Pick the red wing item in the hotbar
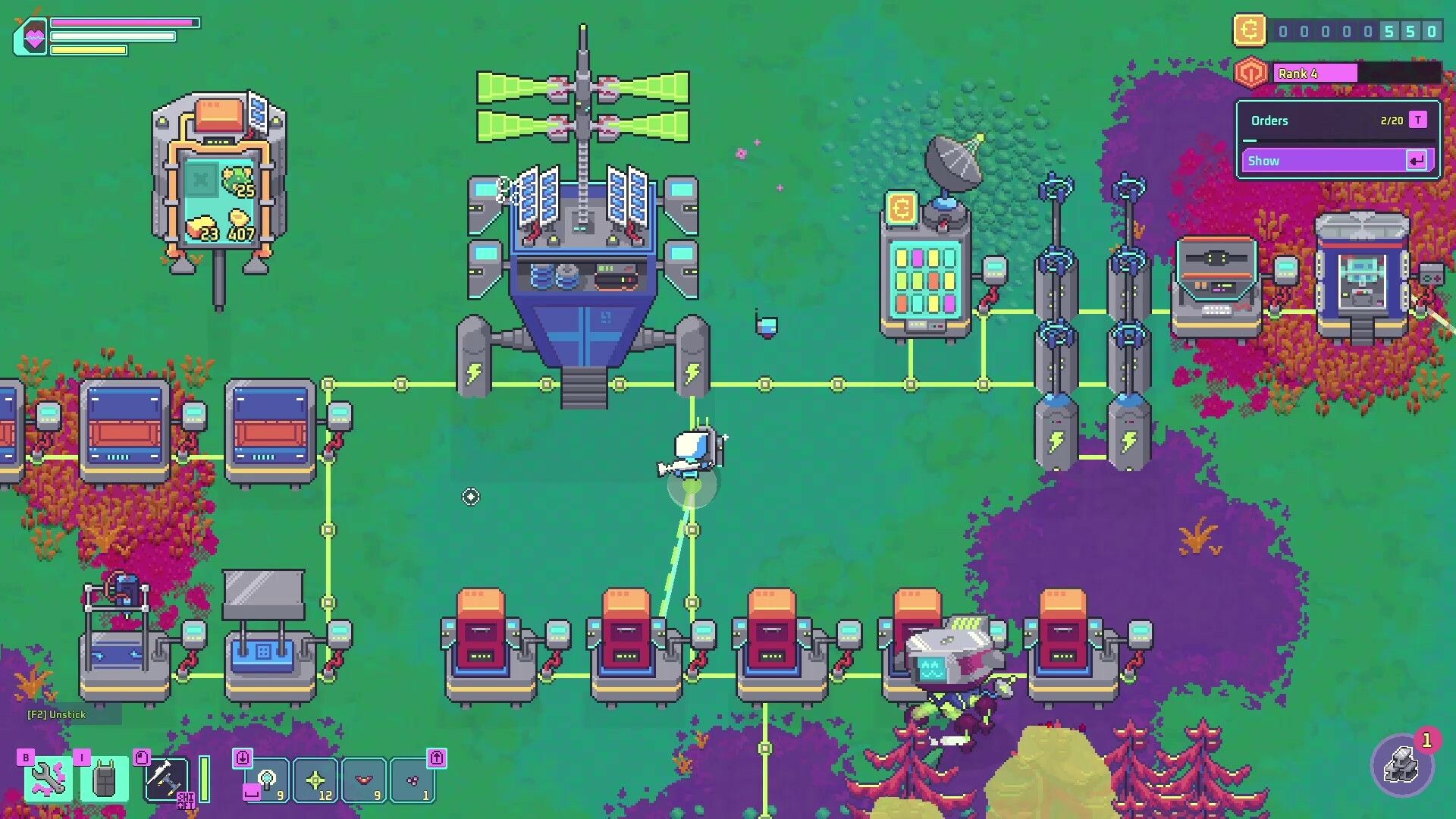Screen dimensions: 1456x819 point(364,780)
